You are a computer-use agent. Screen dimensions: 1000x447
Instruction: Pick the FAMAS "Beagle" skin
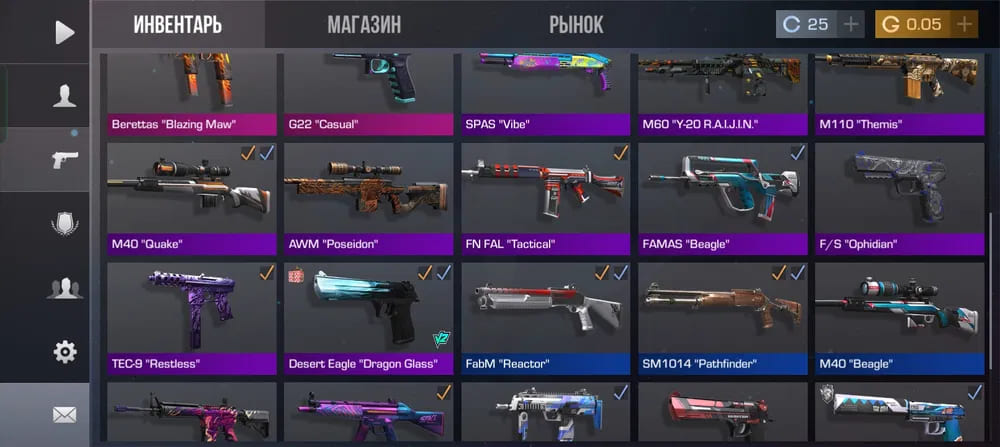coord(722,196)
